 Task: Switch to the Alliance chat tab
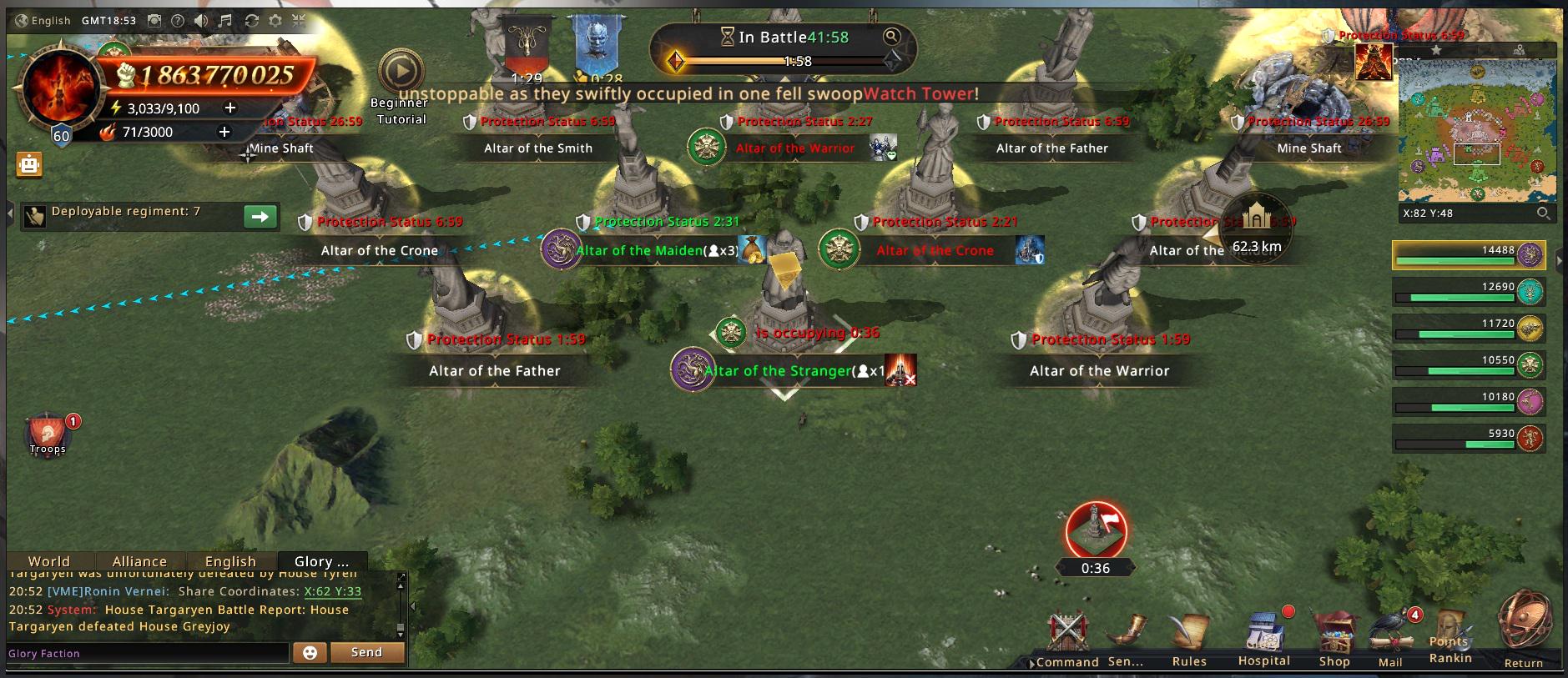[x=139, y=561]
